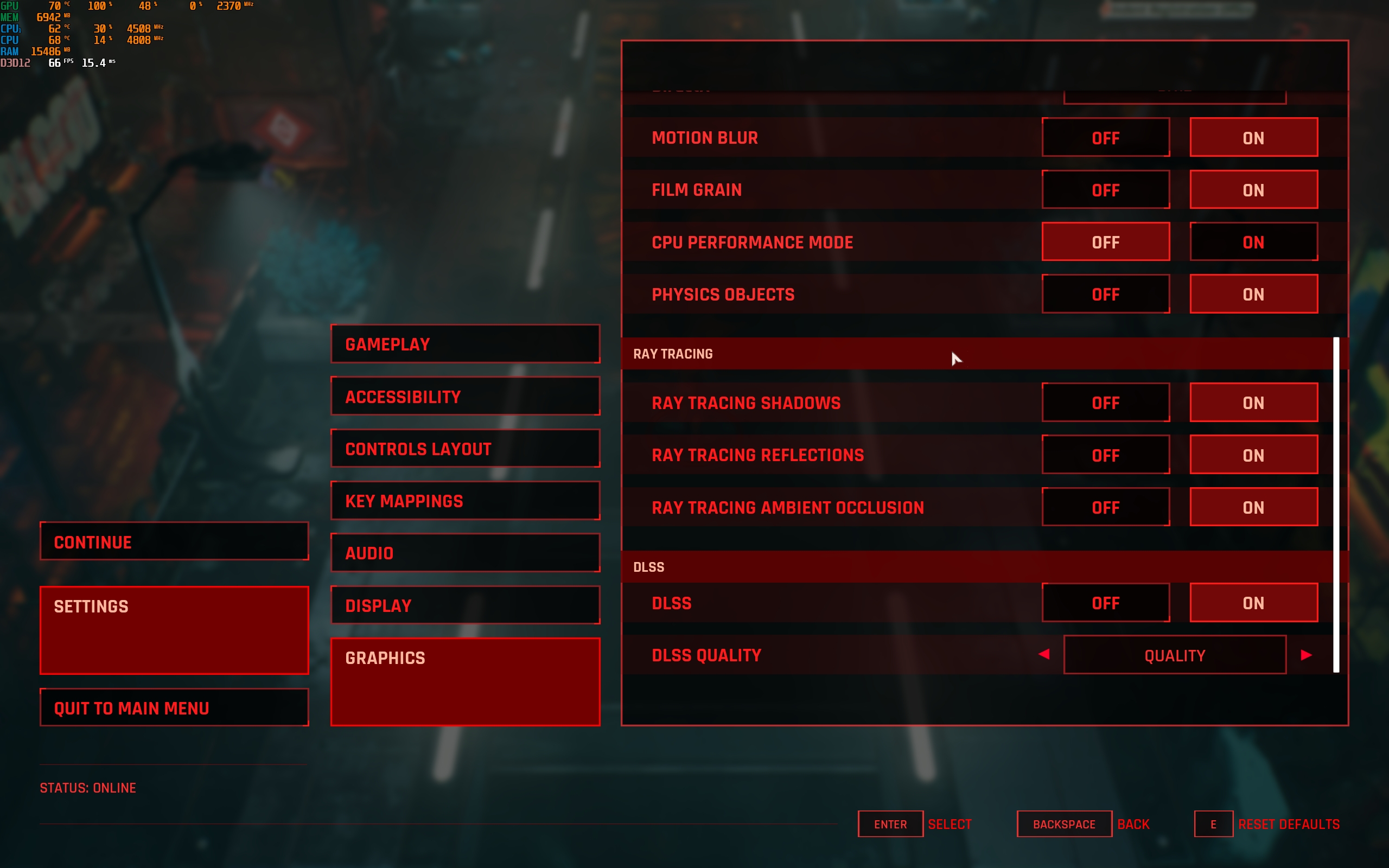Disable Physics Objects
This screenshot has height=868, width=1389.
click(x=1105, y=295)
